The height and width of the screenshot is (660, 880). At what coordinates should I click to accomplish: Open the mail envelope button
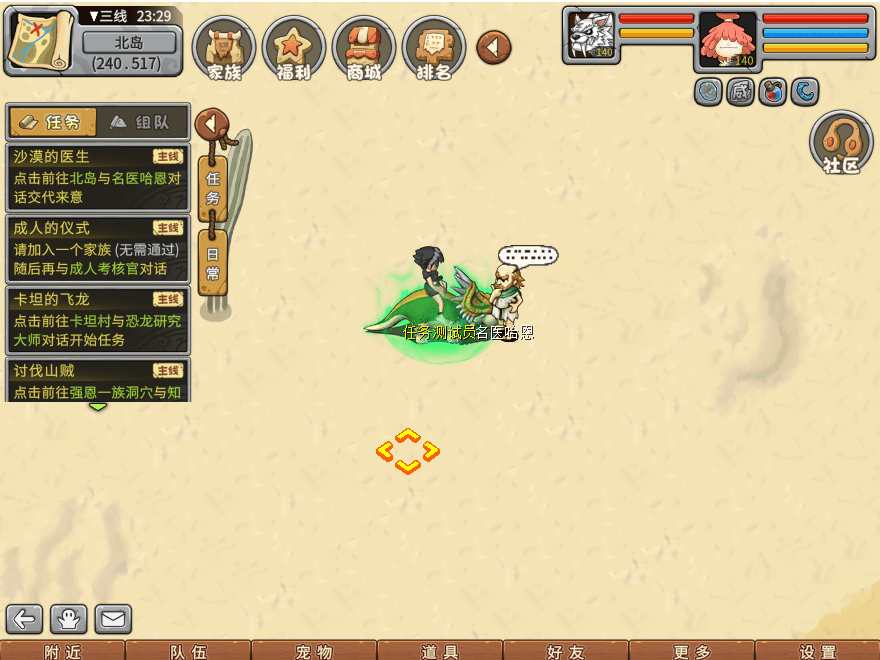click(113, 619)
